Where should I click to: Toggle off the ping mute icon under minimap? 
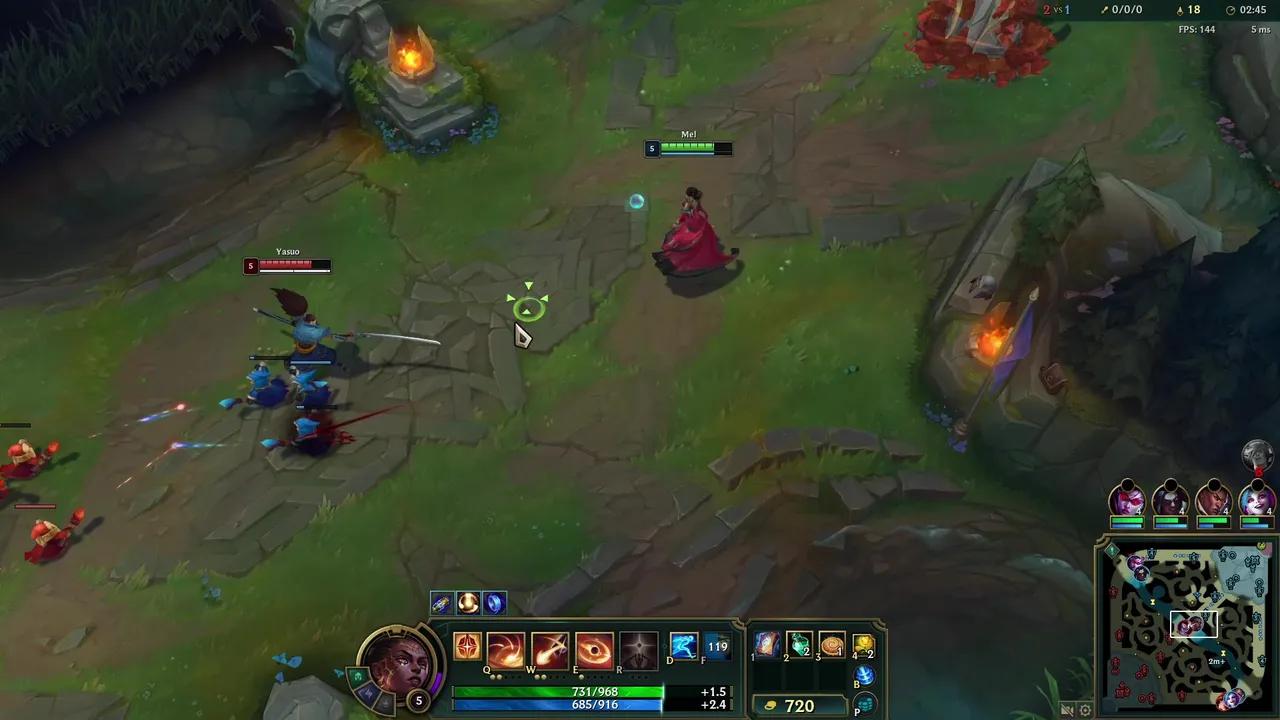coord(1067,712)
